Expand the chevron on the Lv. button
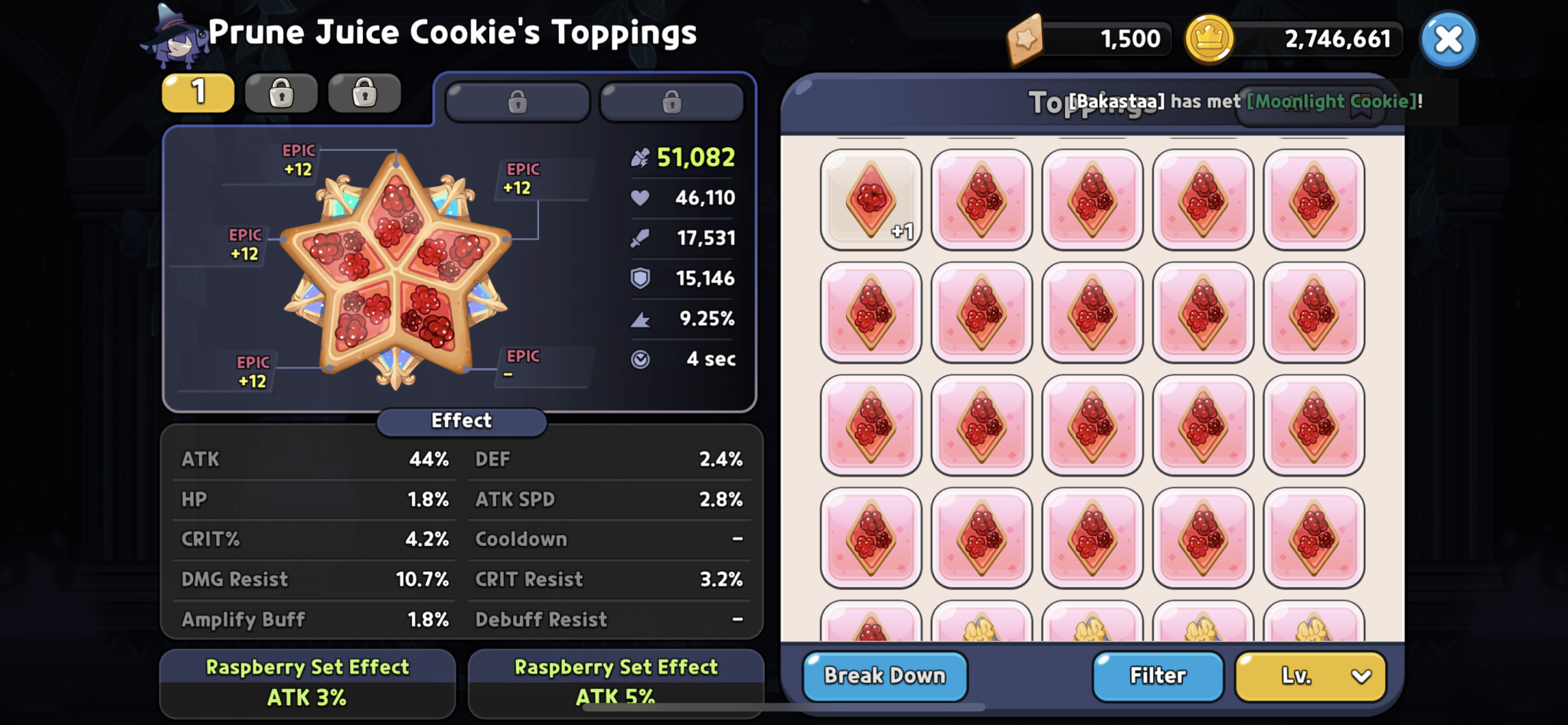Screen dimensions: 1568x725 1361,676
